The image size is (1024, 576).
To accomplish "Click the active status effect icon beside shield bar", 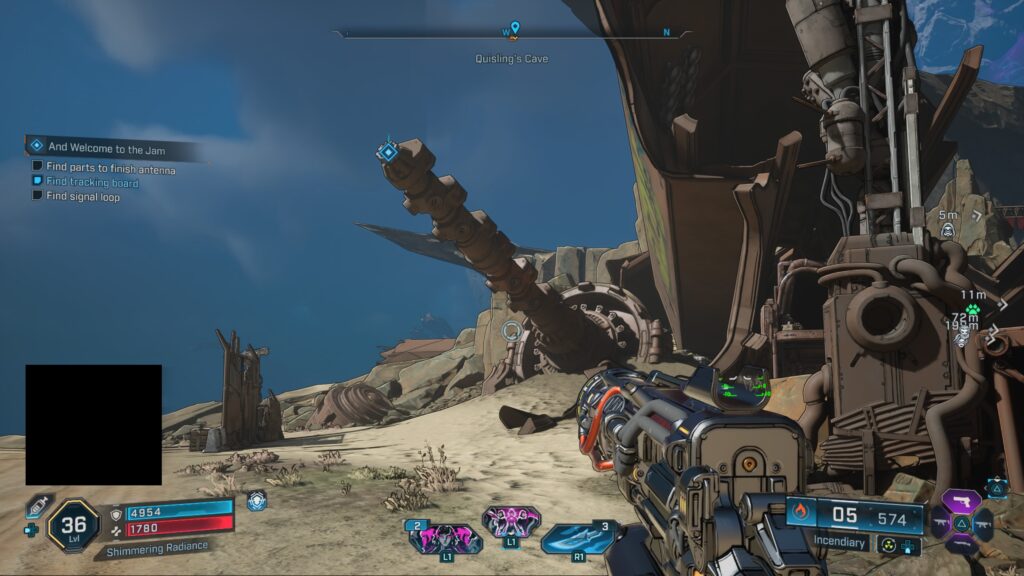I will click(x=257, y=501).
